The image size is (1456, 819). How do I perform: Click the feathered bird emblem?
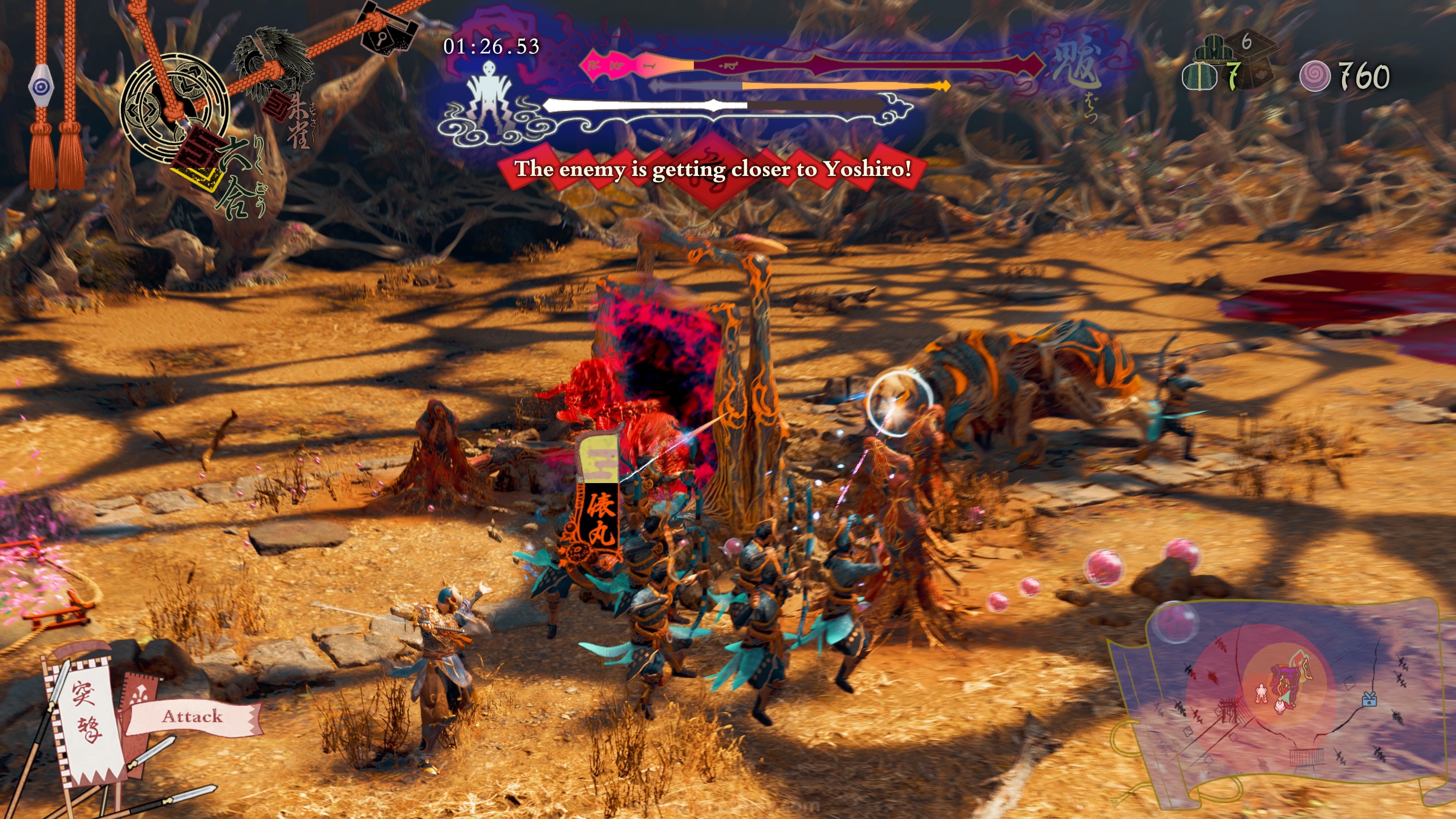point(273,60)
